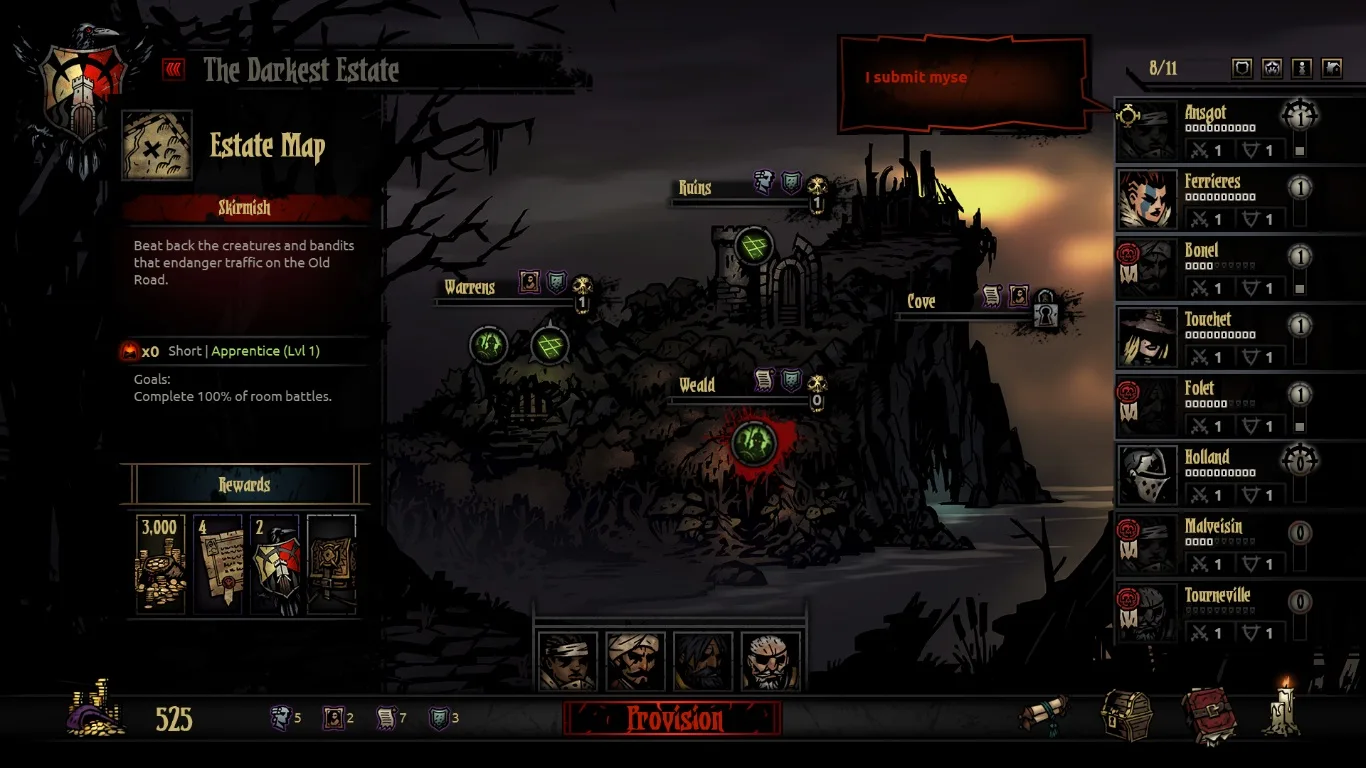Viewport: 1366px width, 768px height.
Task: Select a green embark node near Warrens
Action: pyautogui.click(x=489, y=344)
